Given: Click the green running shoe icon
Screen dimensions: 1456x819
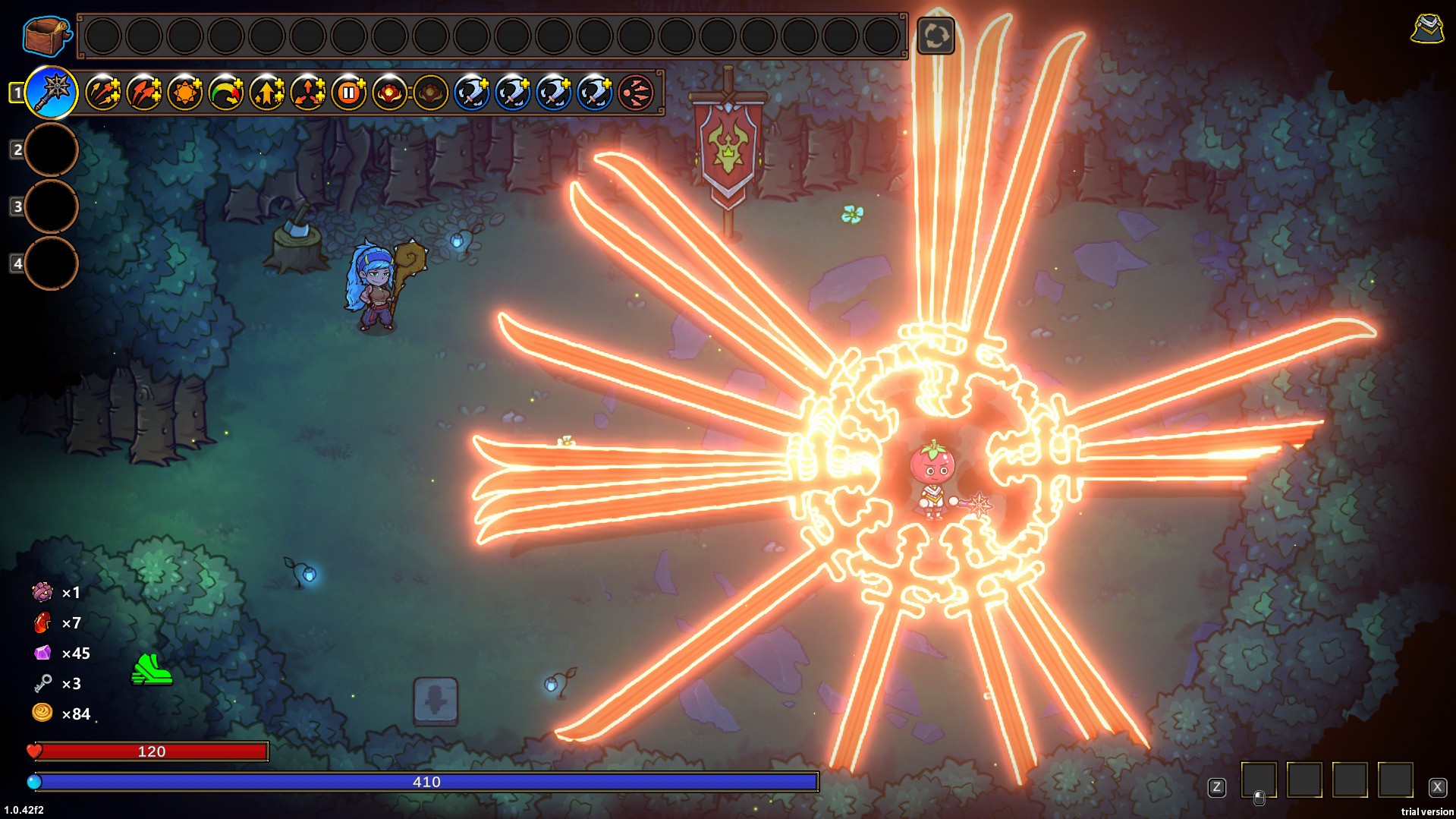Looking at the screenshot, I should coord(152,669).
